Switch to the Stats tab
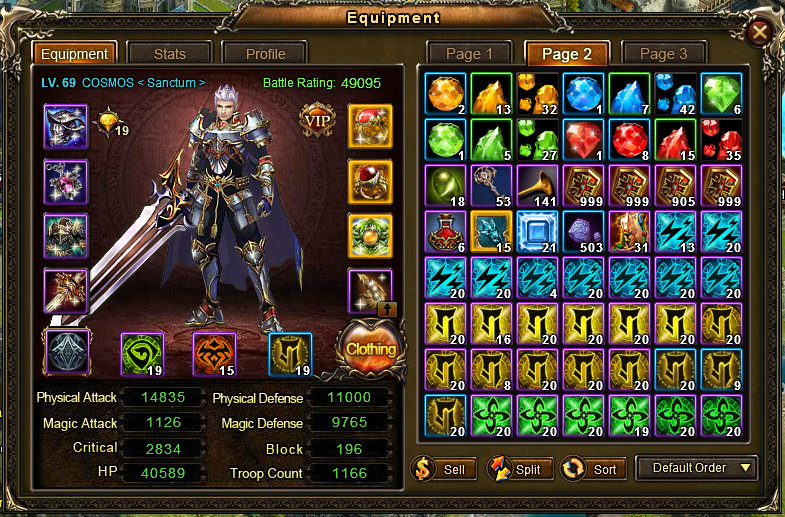Screen dimensions: 785x517 pyautogui.click(x=169, y=54)
